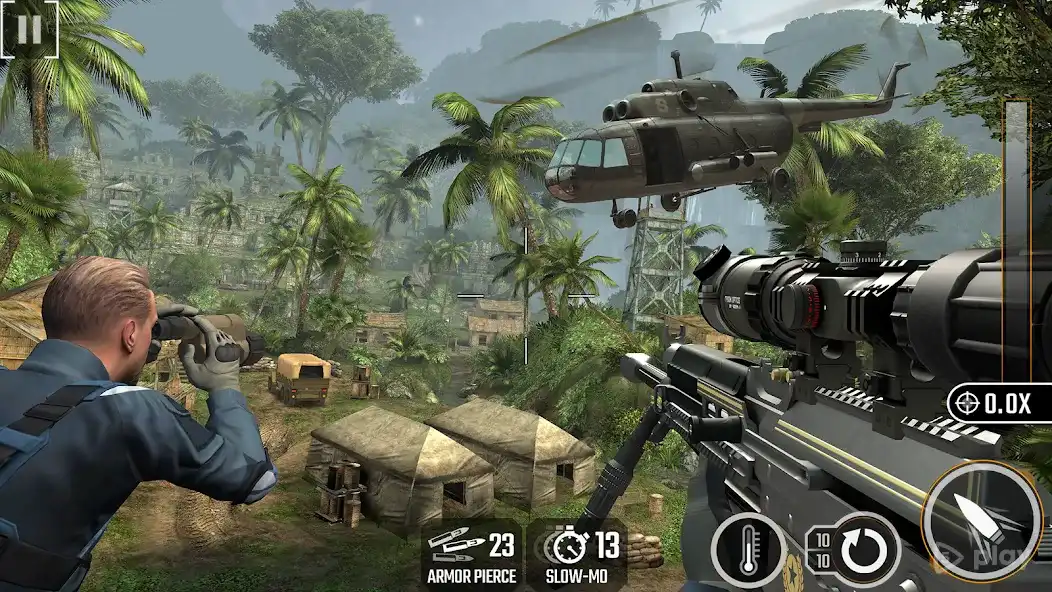Trigger the Slow-Mo ability
1052x592 pixels.
(576, 554)
